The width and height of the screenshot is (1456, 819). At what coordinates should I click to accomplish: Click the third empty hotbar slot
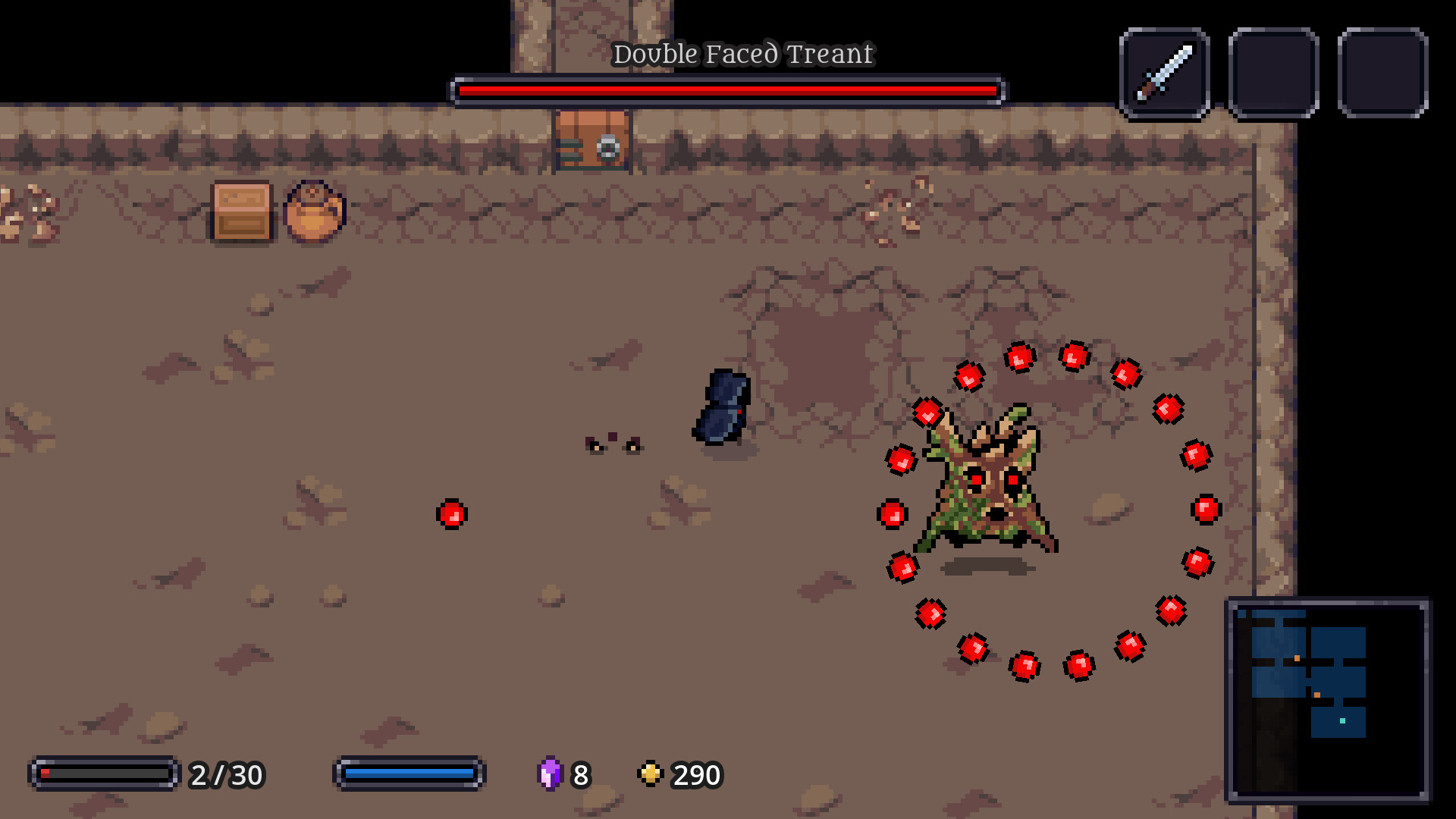[x=1383, y=73]
